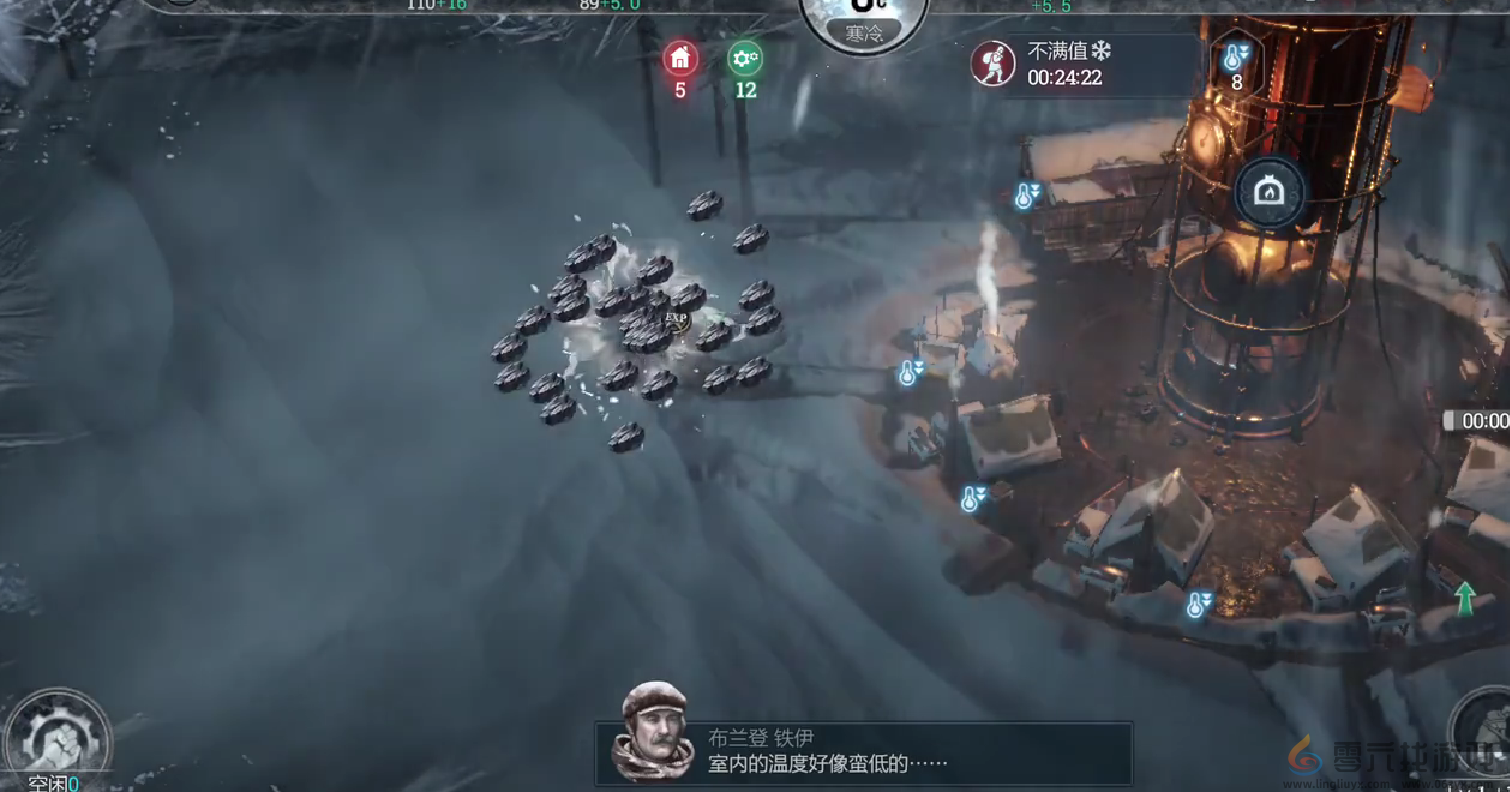
Task: Expand the 寒冷 status label under the gauge
Action: (x=866, y=33)
